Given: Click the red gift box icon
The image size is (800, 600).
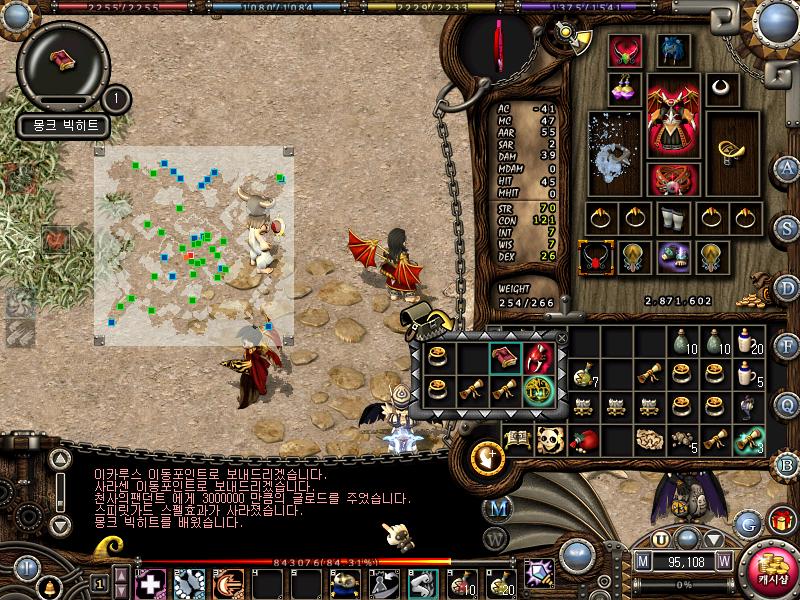Looking at the screenshot, I should click(x=781, y=520).
